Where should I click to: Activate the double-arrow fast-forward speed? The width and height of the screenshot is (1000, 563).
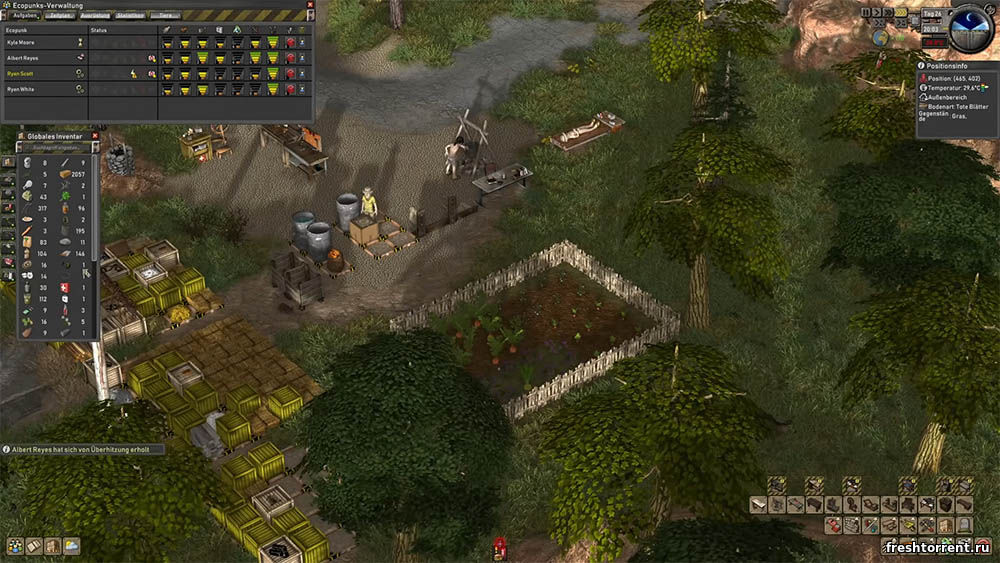pos(888,13)
